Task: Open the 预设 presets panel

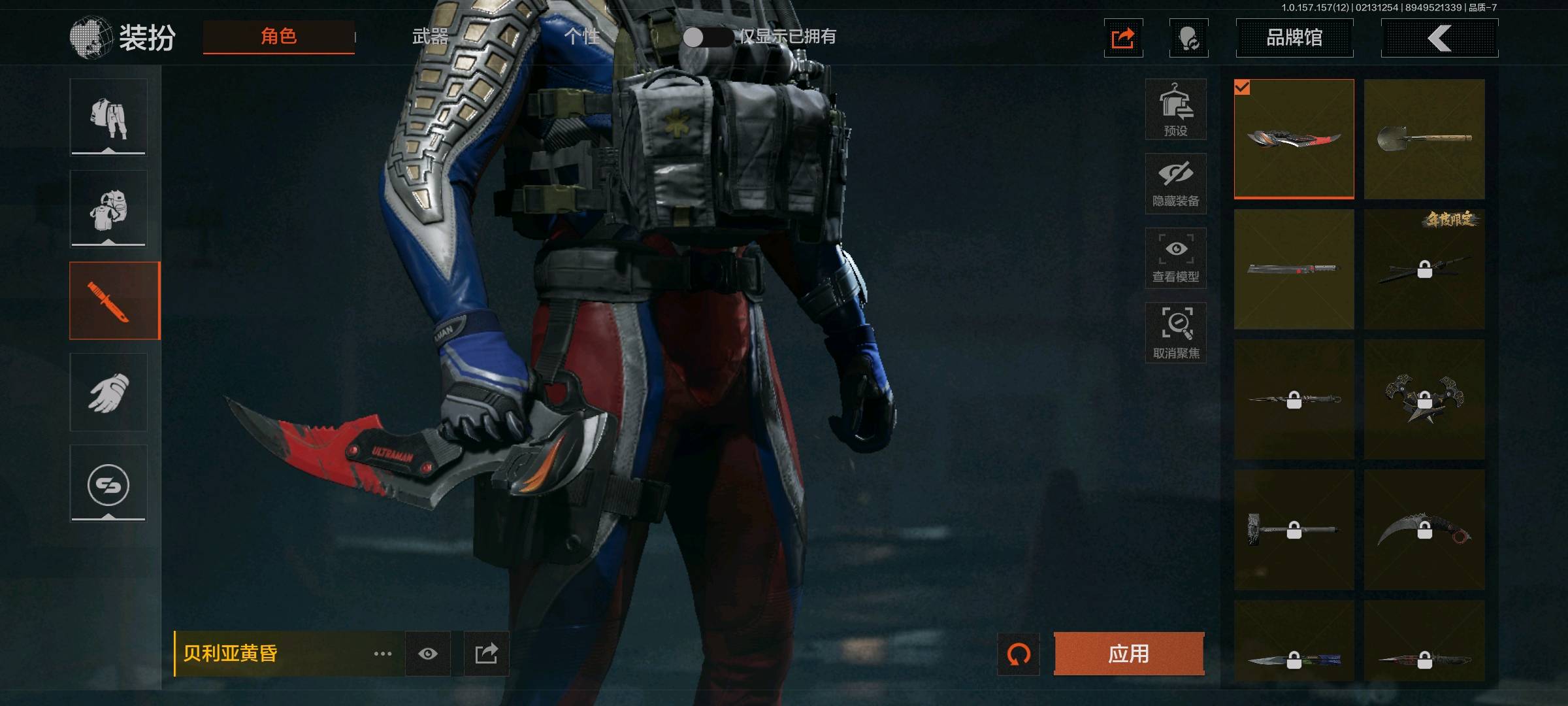Action: tap(1175, 110)
